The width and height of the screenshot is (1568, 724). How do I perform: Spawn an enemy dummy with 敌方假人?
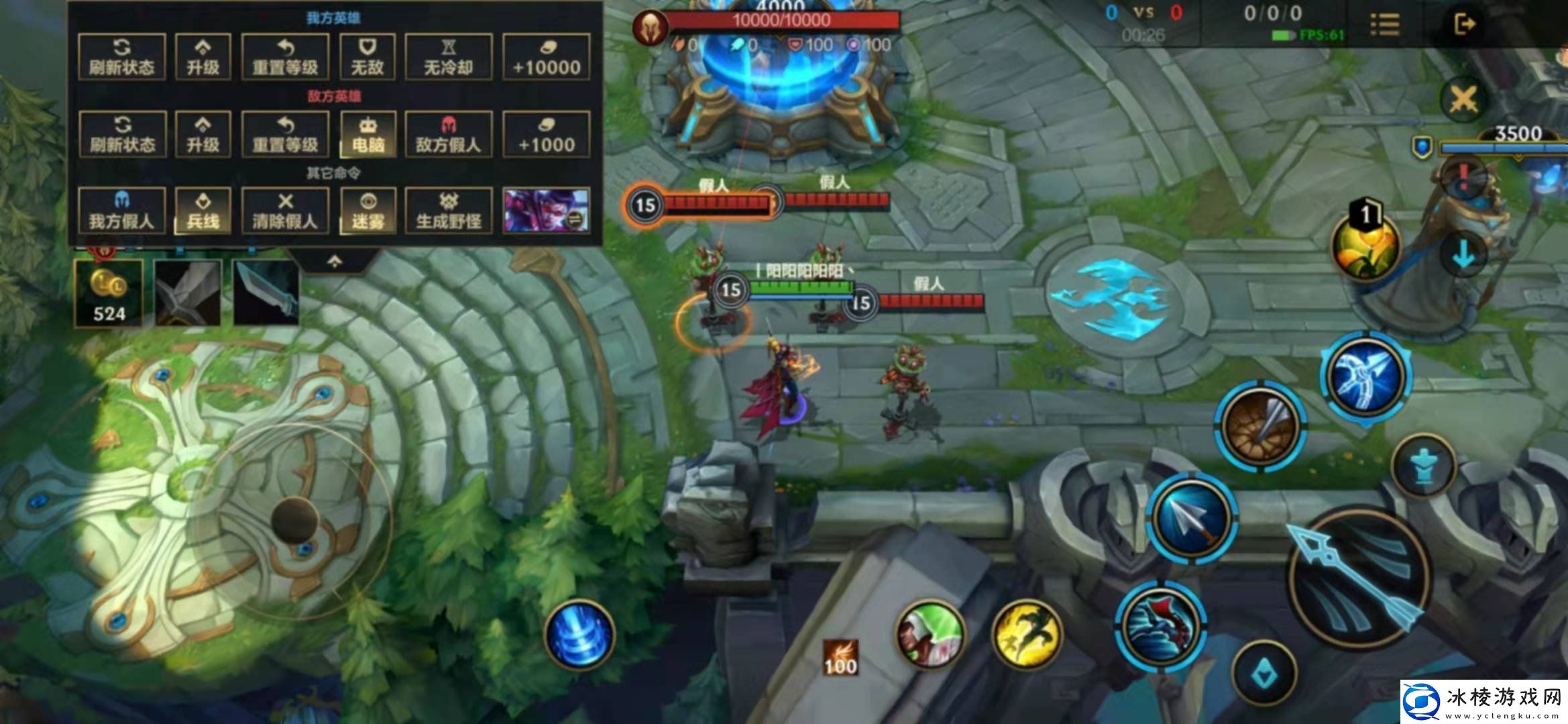click(x=449, y=134)
